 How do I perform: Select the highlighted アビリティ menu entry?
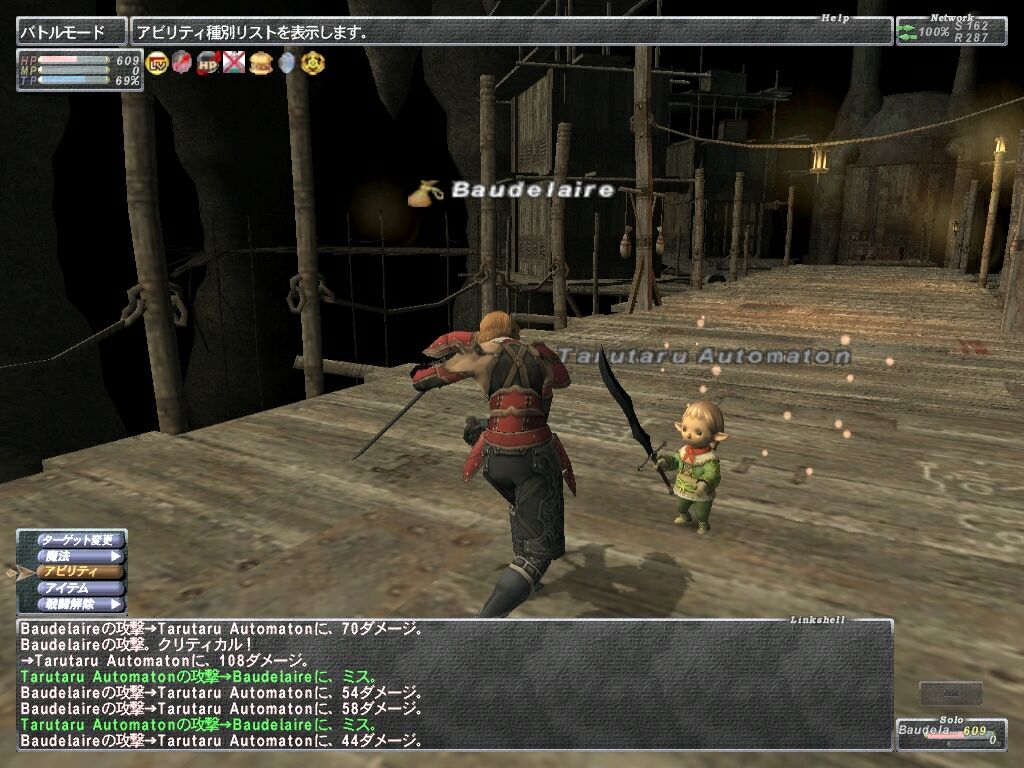pos(78,572)
